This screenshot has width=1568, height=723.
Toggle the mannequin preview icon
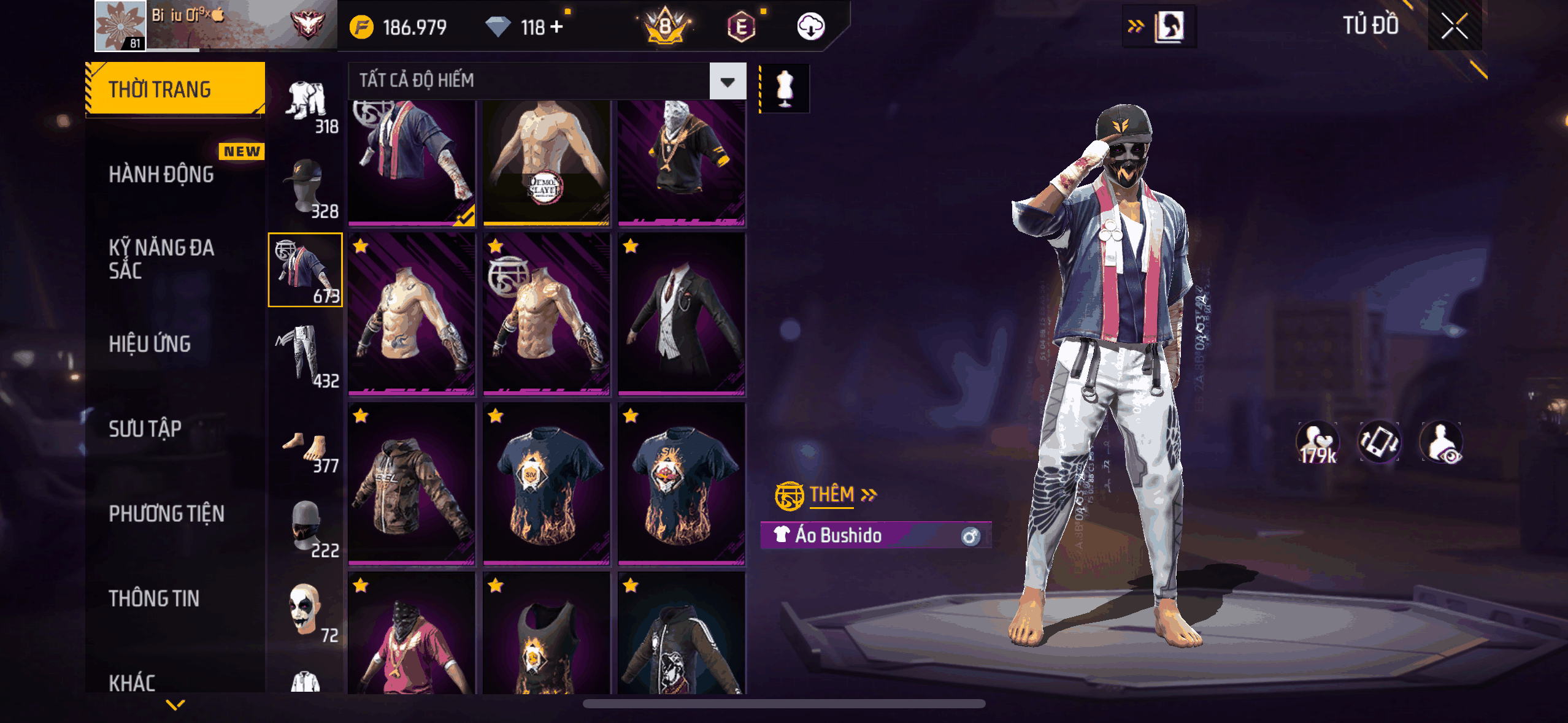(x=785, y=89)
